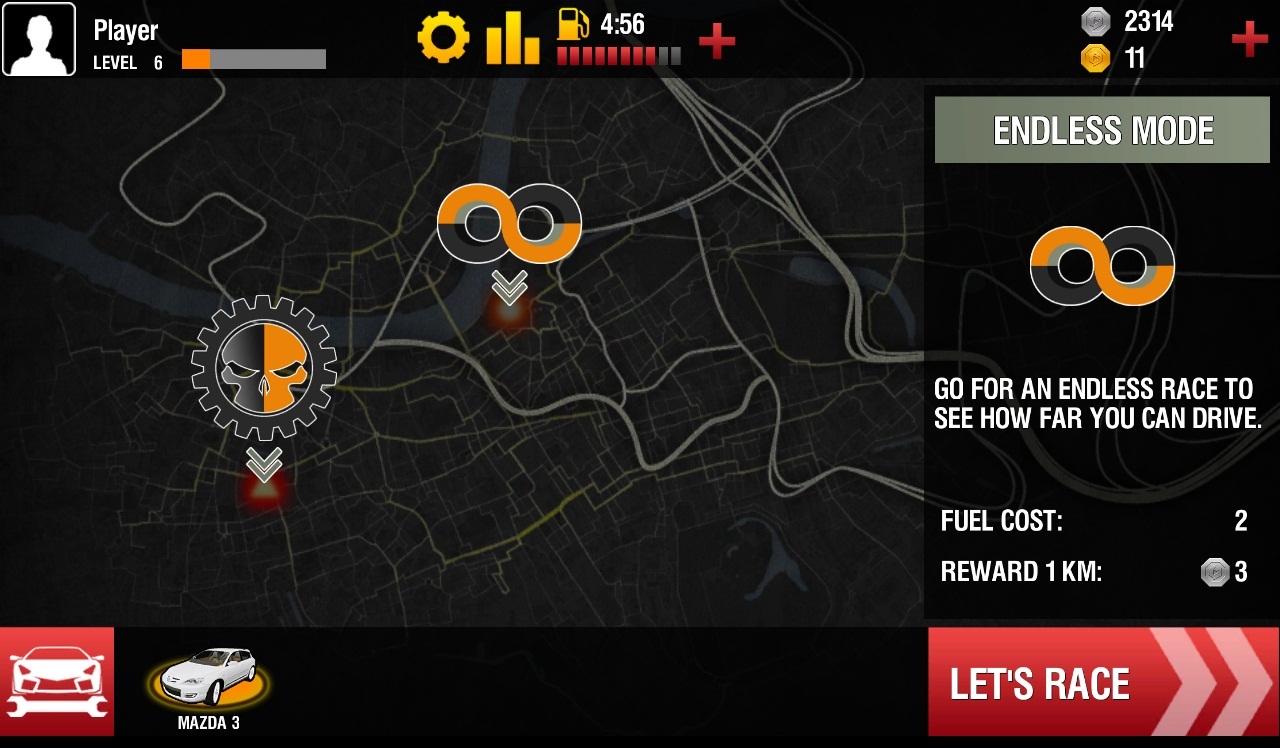Start the race with LET'S RACE

click(x=1102, y=683)
